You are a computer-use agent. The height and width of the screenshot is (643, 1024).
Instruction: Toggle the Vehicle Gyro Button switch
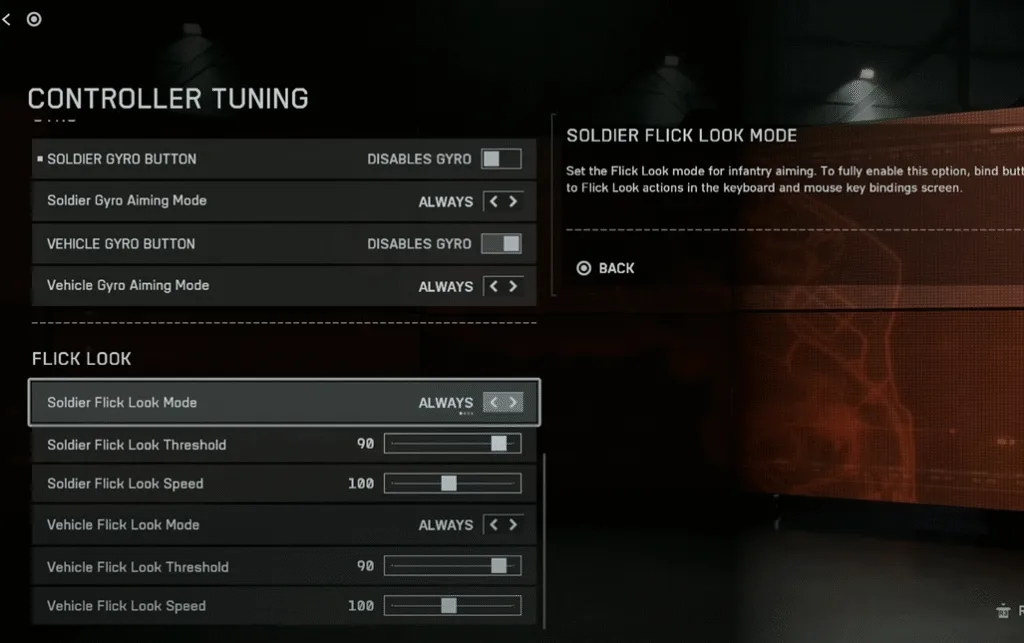pos(502,244)
